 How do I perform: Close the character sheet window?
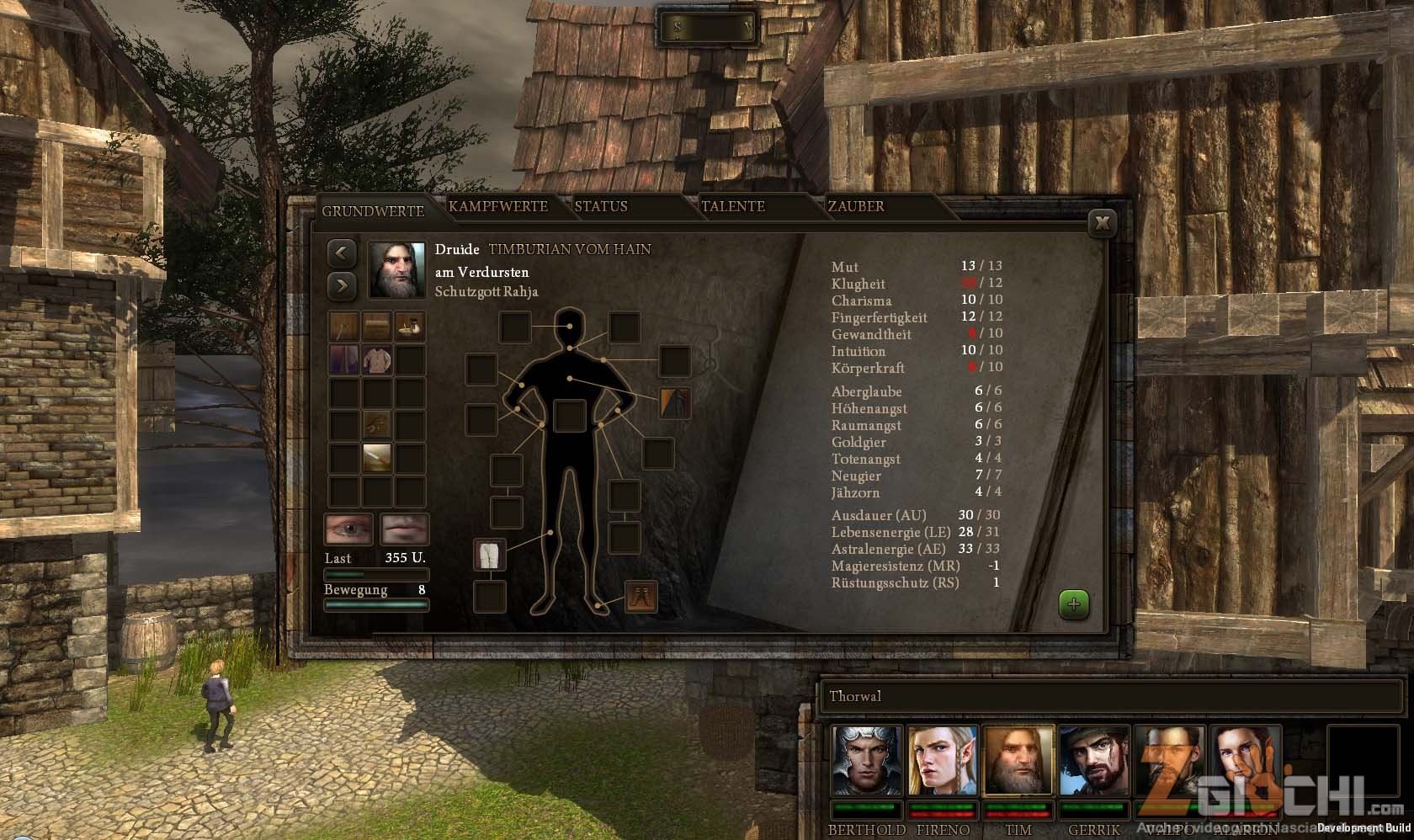(1102, 223)
